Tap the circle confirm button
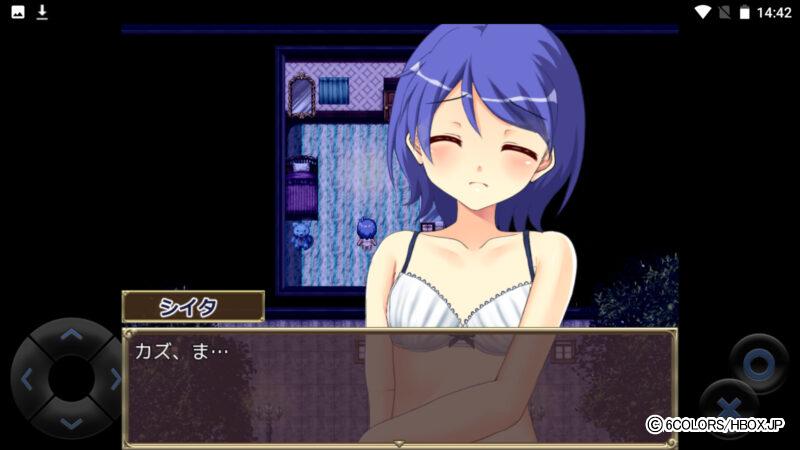The width and height of the screenshot is (800, 450). pyautogui.click(x=758, y=363)
